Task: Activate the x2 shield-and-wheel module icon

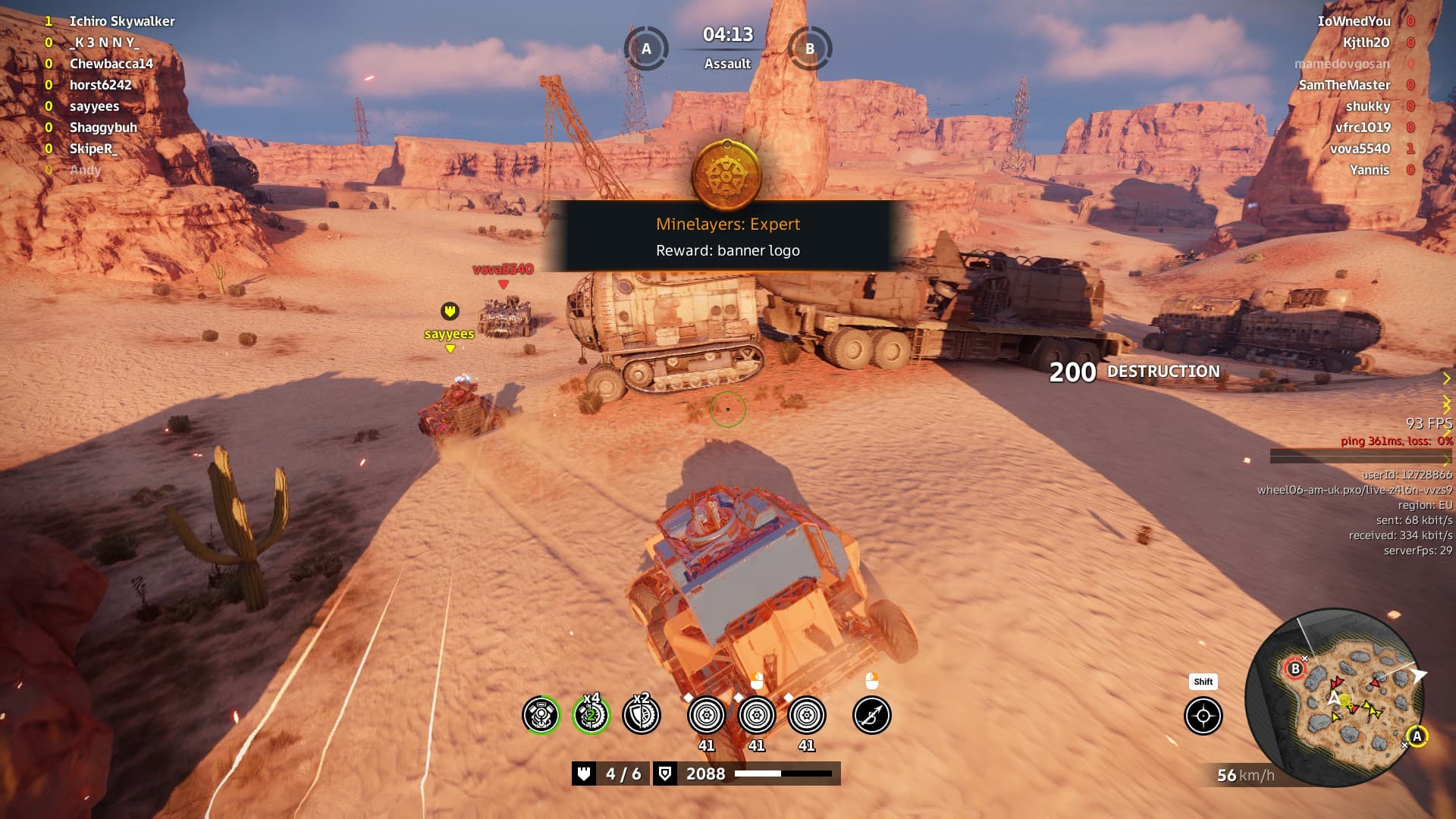Action: point(641,715)
